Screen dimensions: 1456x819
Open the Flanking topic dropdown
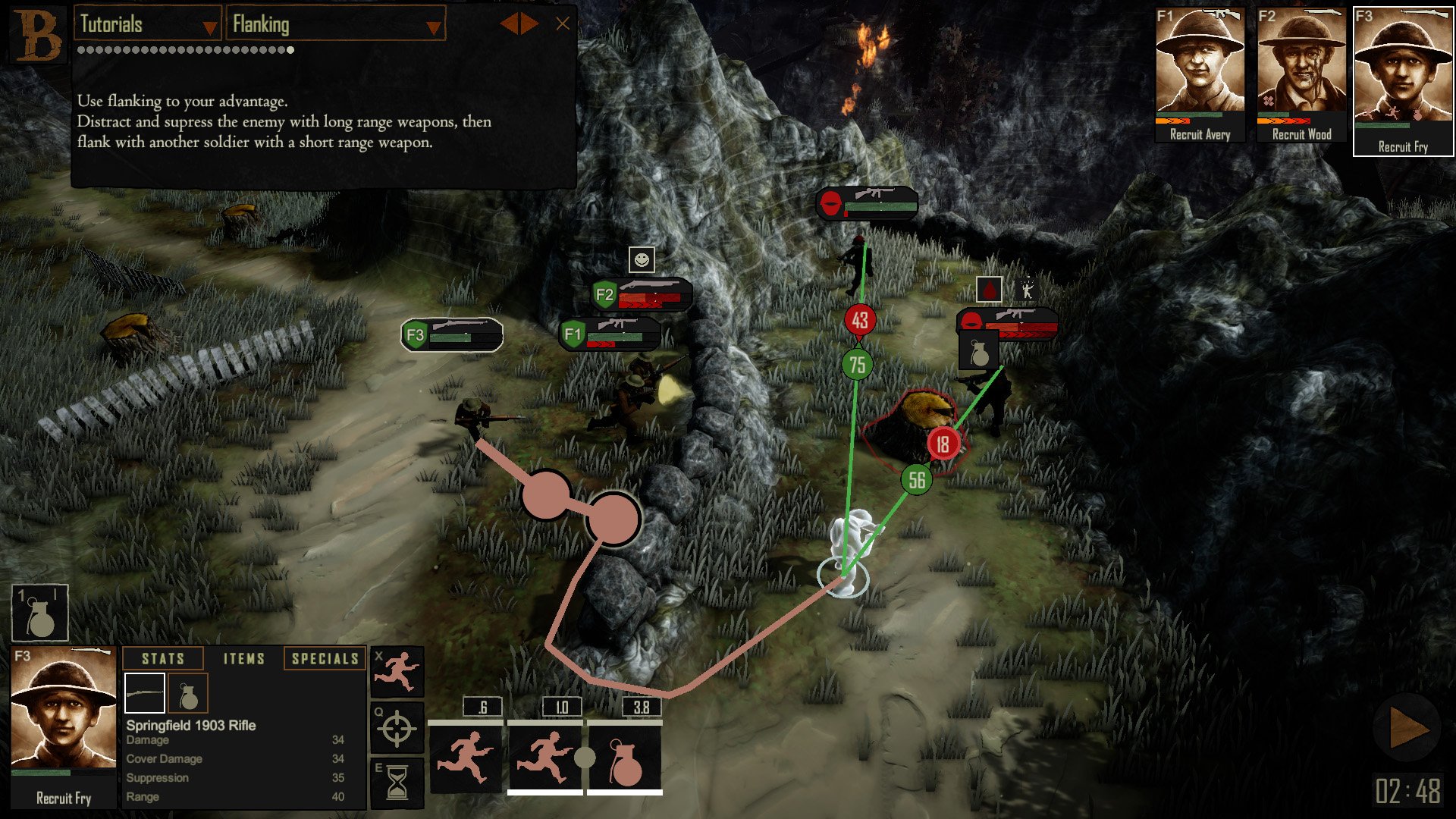(335, 25)
